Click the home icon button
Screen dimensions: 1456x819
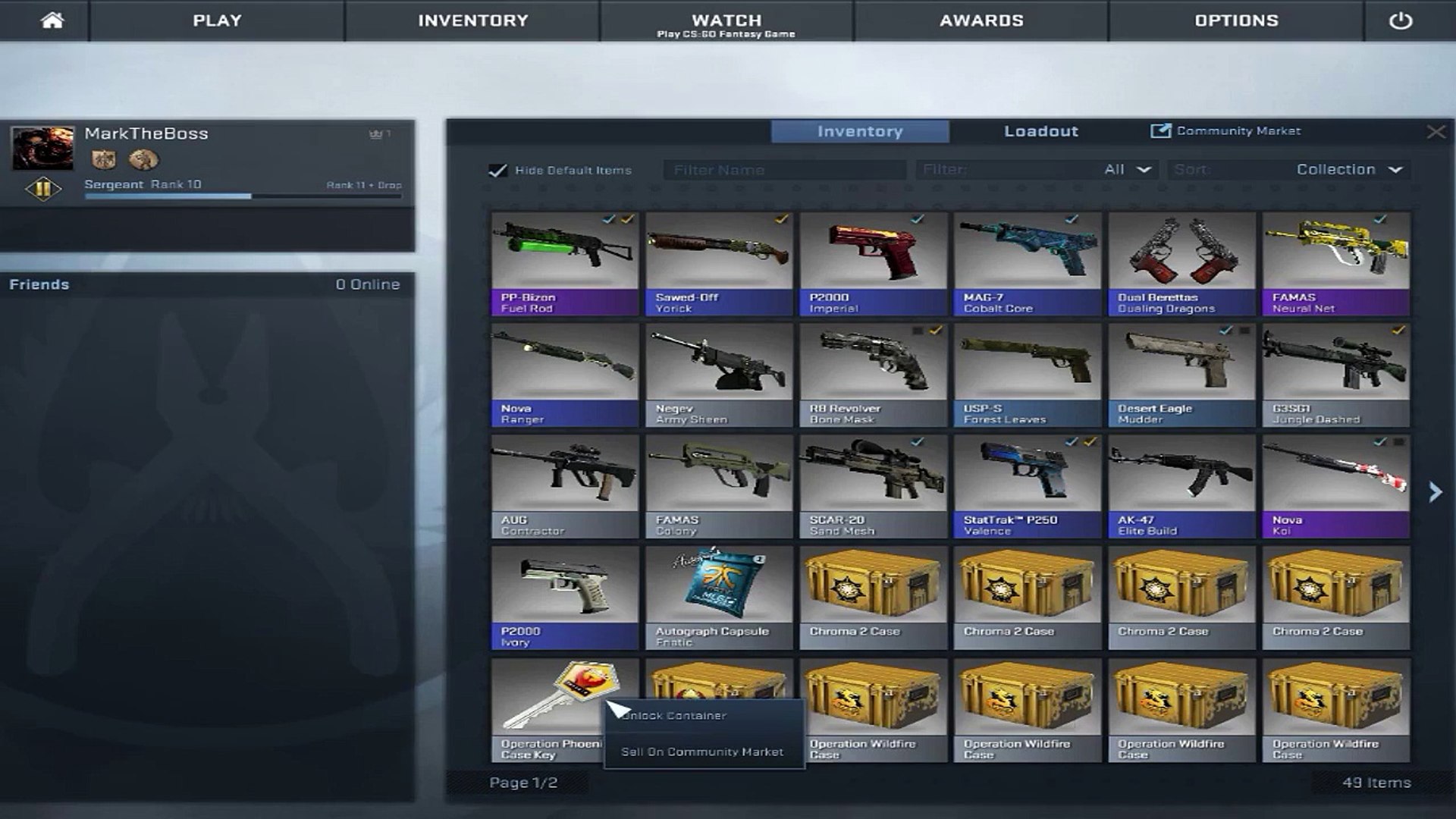[x=52, y=20]
